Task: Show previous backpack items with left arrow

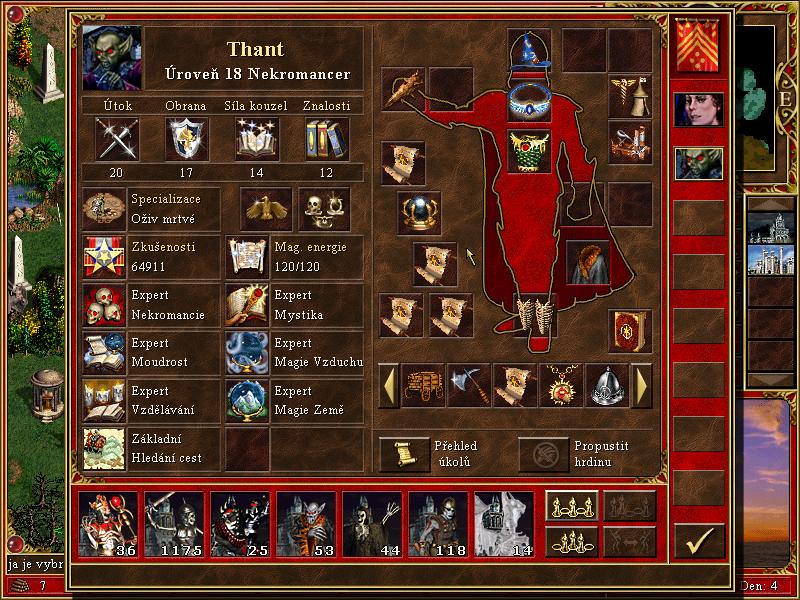Action: (x=388, y=385)
